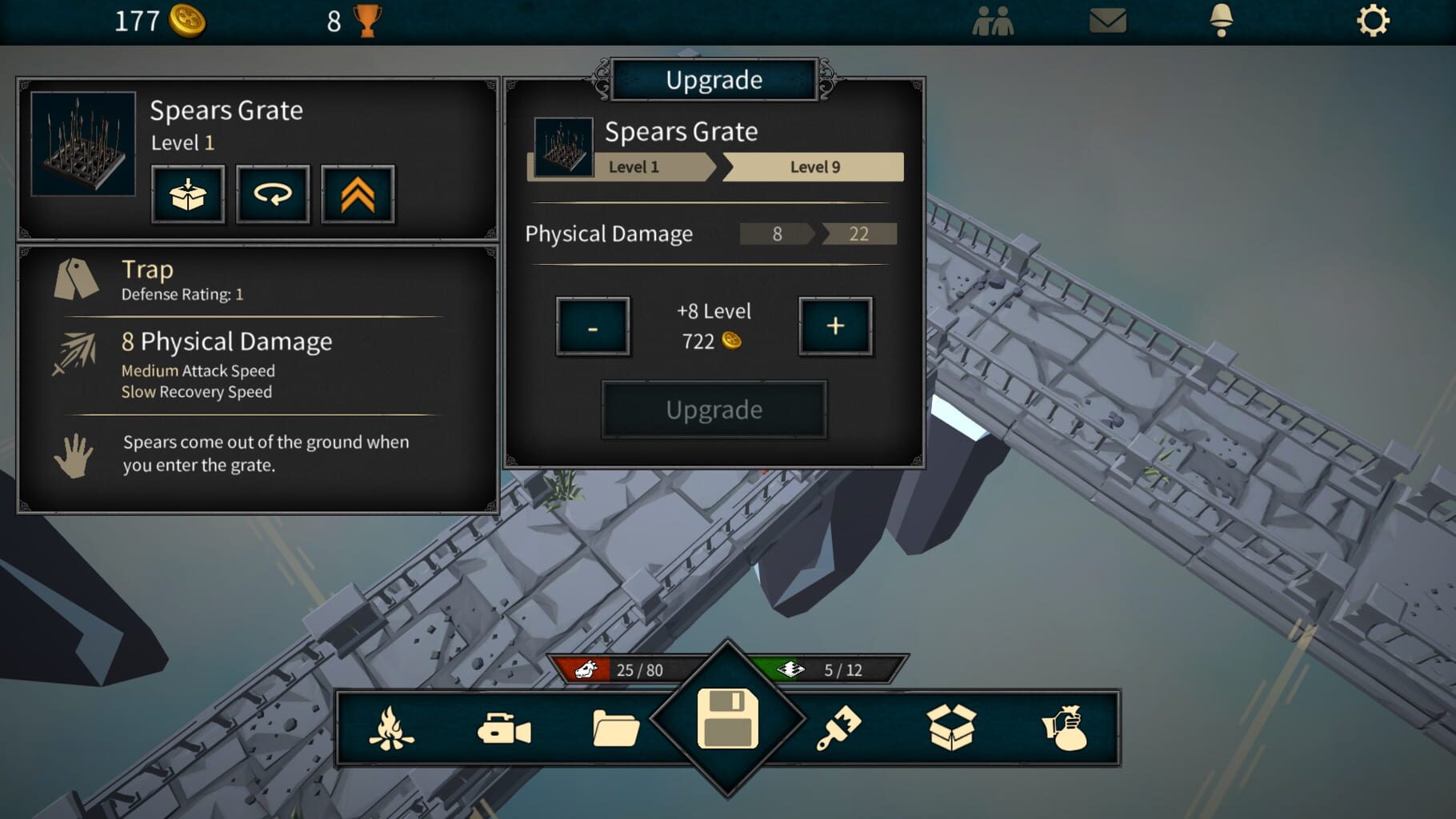The height and width of the screenshot is (819, 1456).
Task: Open the mail envelope
Action: coord(1107,22)
